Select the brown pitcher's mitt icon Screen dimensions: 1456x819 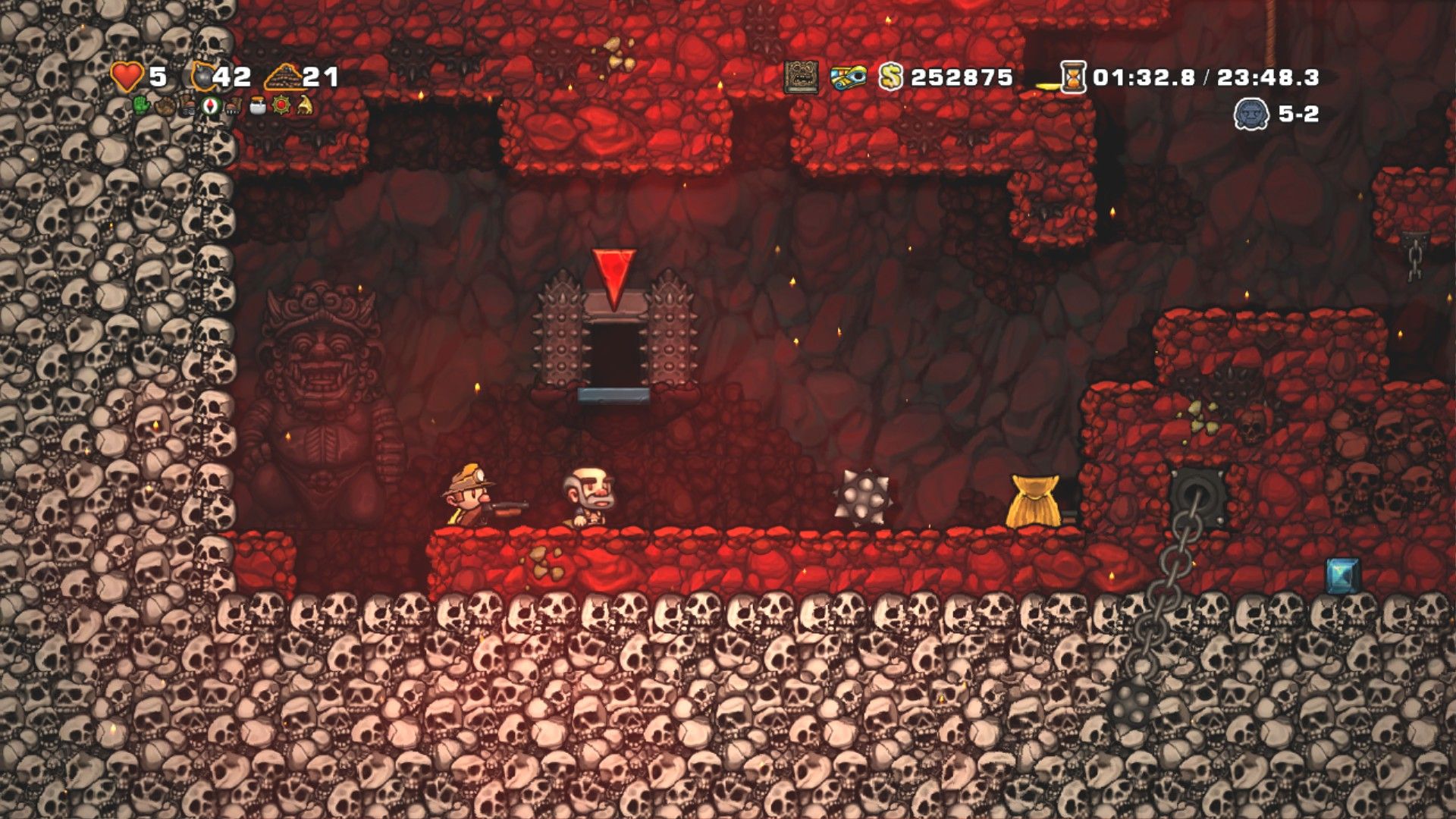pos(165,105)
